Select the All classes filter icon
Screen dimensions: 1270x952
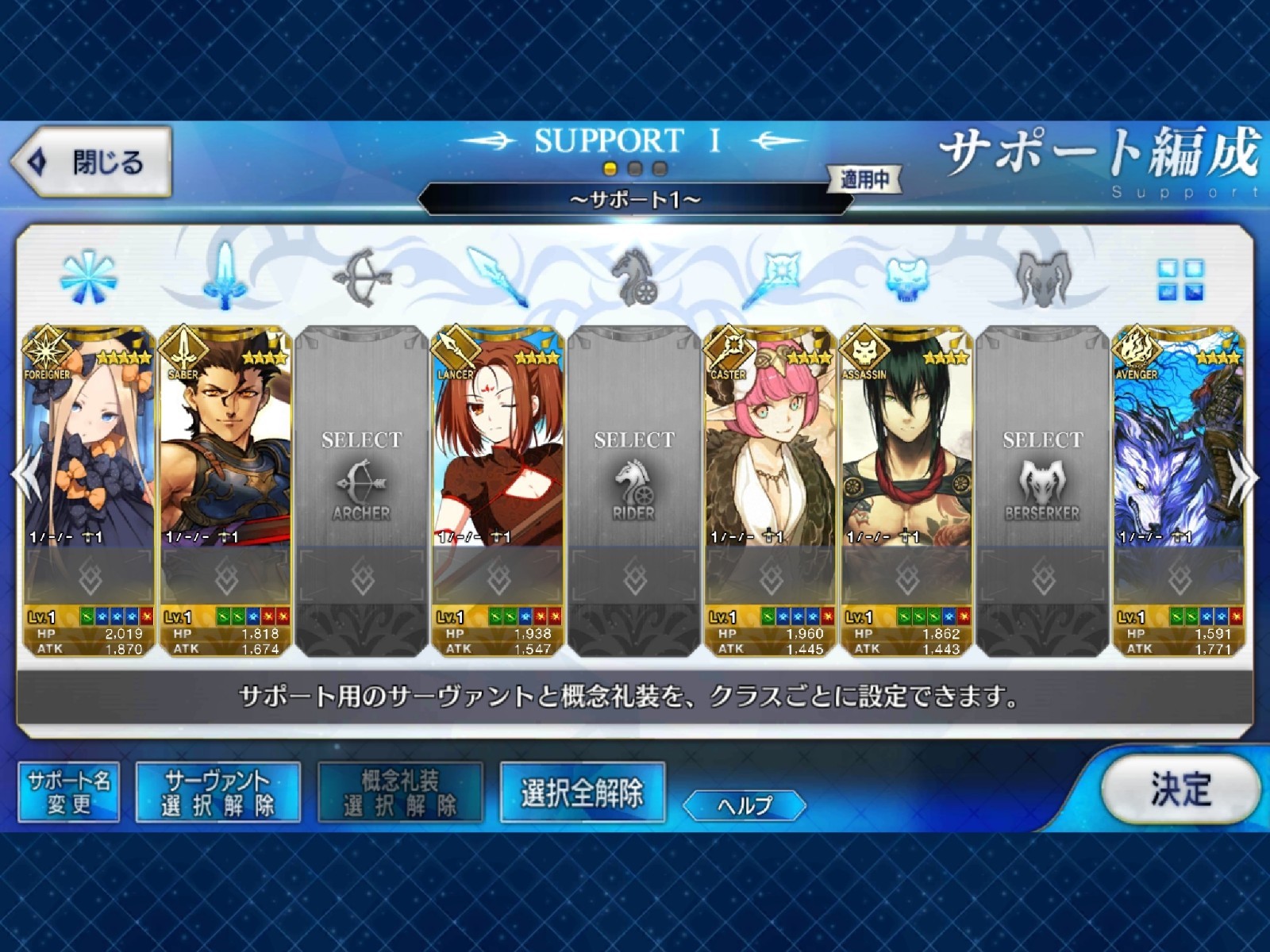click(87, 278)
